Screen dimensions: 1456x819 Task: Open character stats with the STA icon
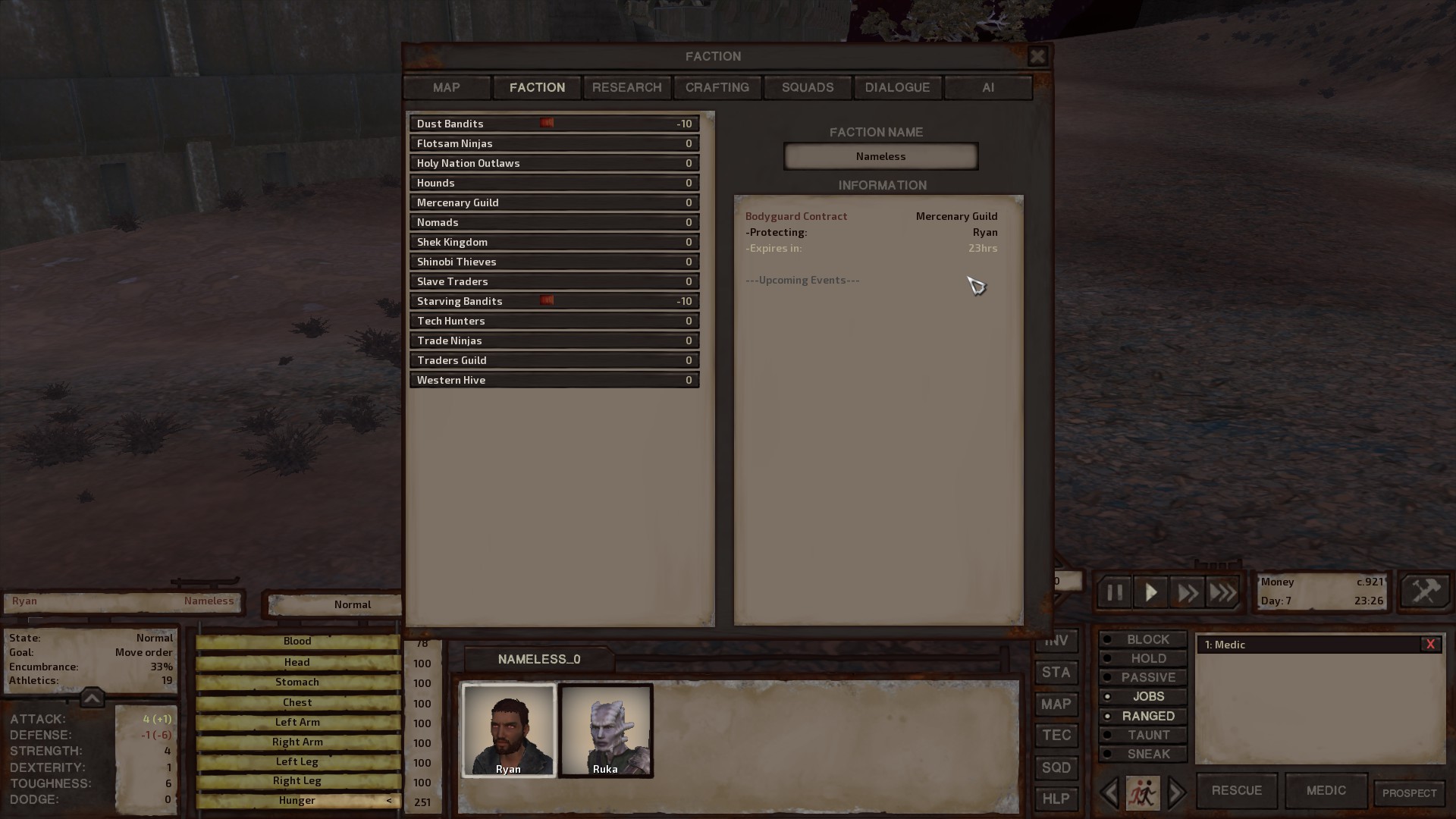pyautogui.click(x=1056, y=673)
